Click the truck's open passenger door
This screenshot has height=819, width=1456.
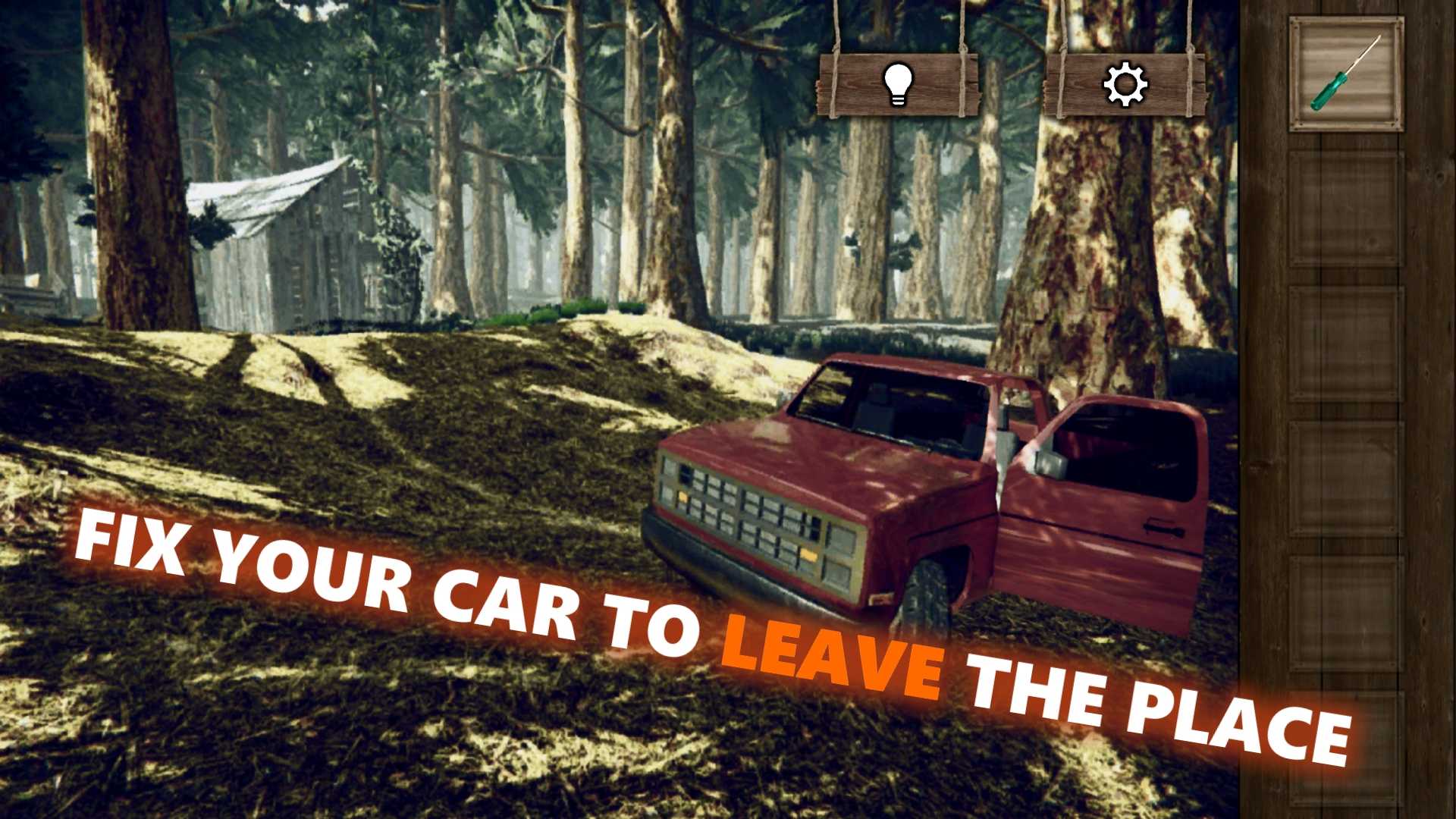pos(1115,508)
